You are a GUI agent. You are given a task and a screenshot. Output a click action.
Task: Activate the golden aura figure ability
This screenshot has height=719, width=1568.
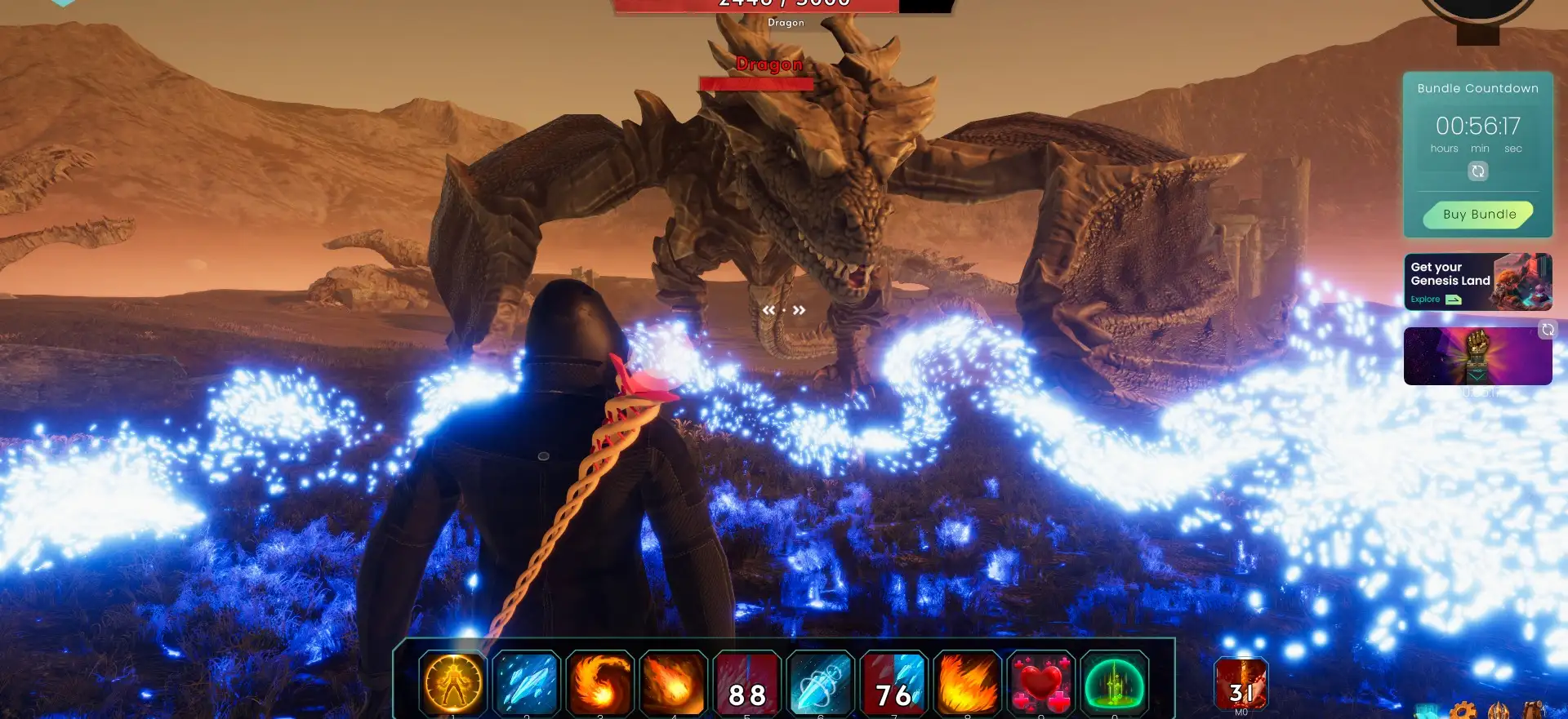[x=453, y=683]
